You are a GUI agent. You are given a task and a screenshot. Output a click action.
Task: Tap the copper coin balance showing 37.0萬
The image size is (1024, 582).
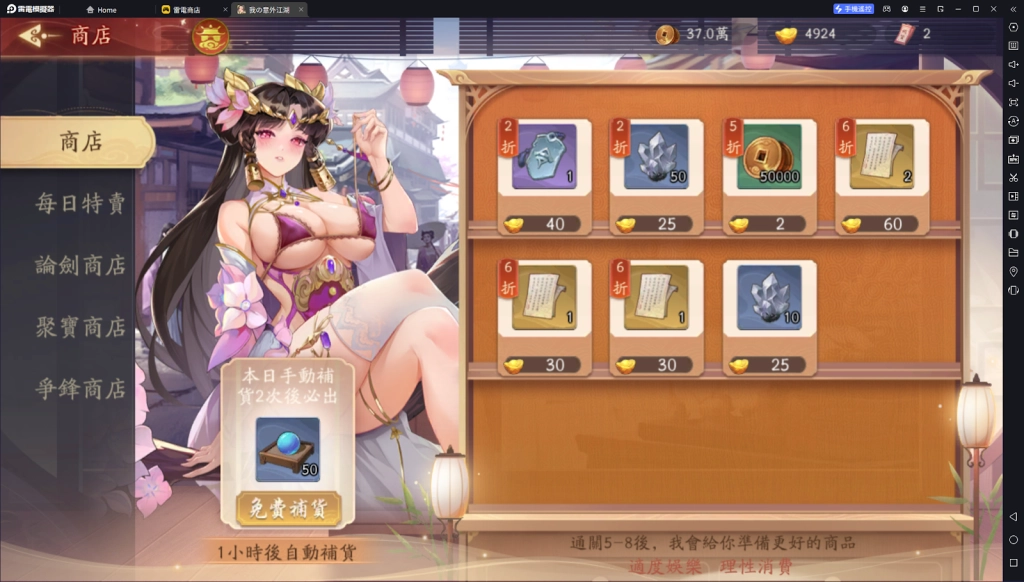(x=693, y=34)
